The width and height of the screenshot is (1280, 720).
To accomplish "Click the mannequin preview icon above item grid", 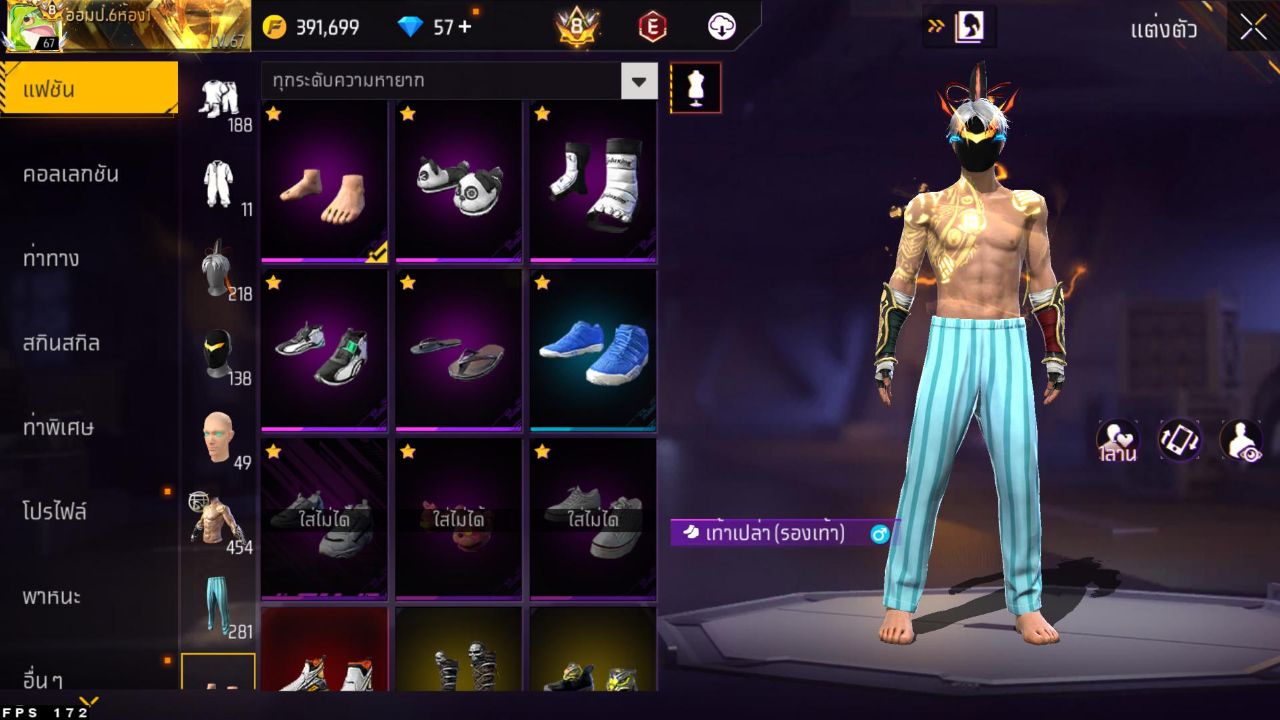I will [695, 87].
